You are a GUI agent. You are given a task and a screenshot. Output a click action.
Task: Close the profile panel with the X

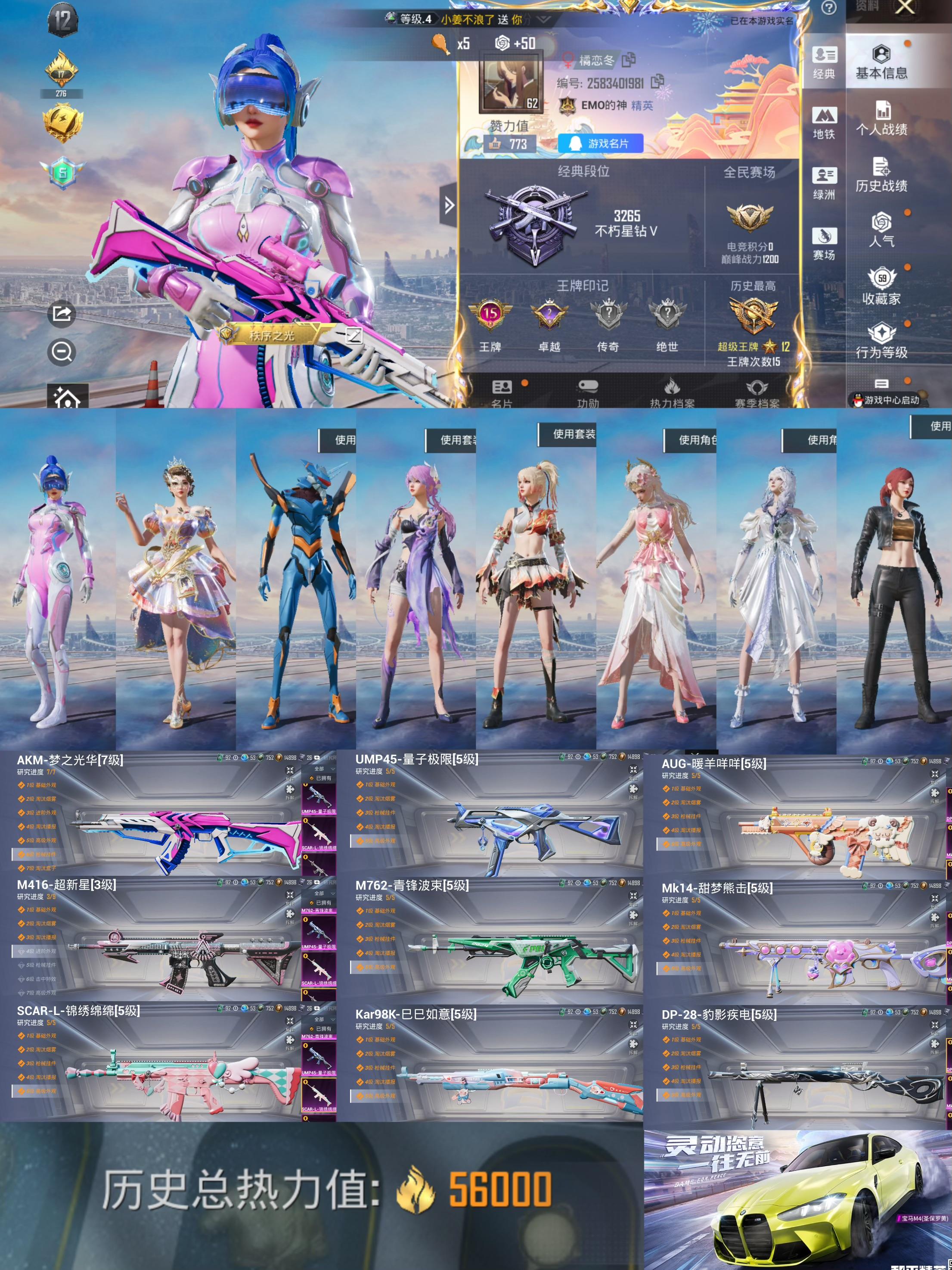905,7
